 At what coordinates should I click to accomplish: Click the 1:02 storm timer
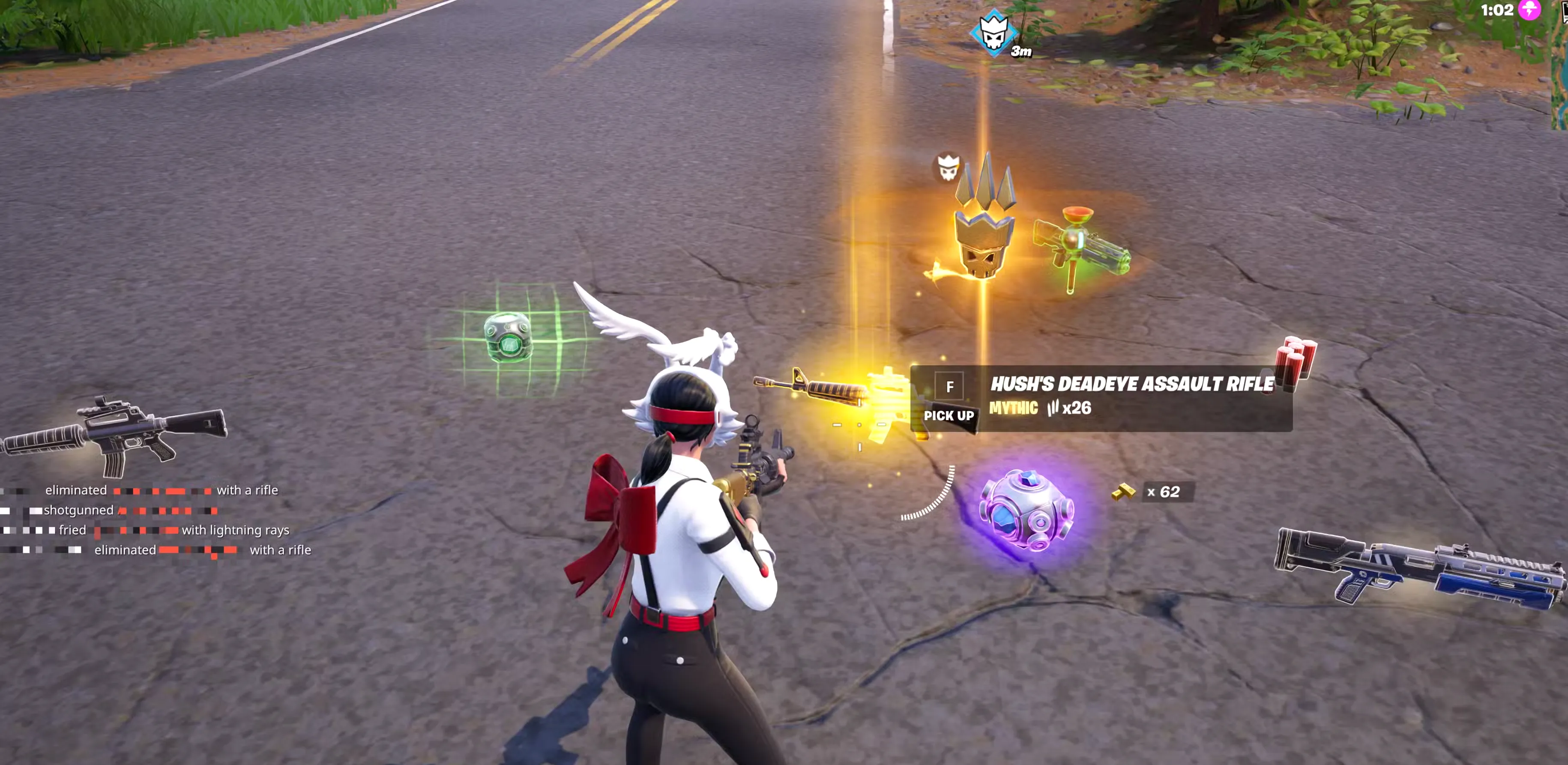(1499, 10)
